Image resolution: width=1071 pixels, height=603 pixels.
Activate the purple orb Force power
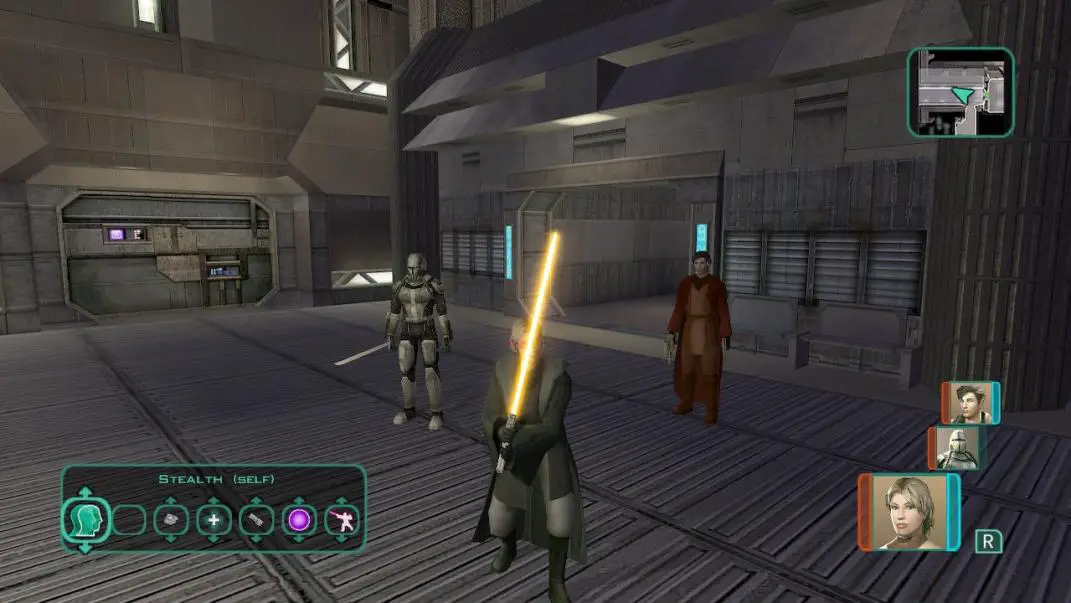[299, 519]
